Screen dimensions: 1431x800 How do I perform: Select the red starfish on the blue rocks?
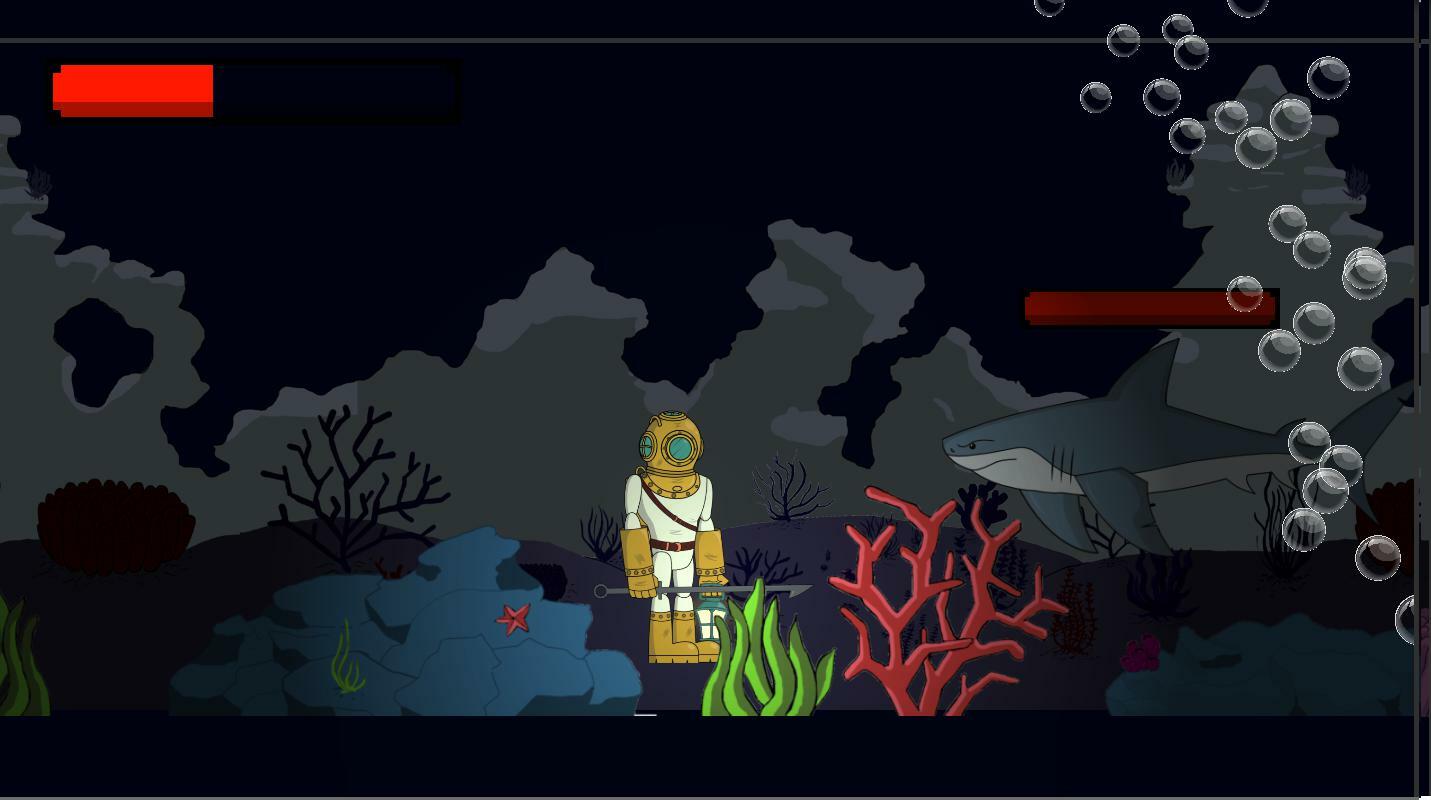(514, 620)
